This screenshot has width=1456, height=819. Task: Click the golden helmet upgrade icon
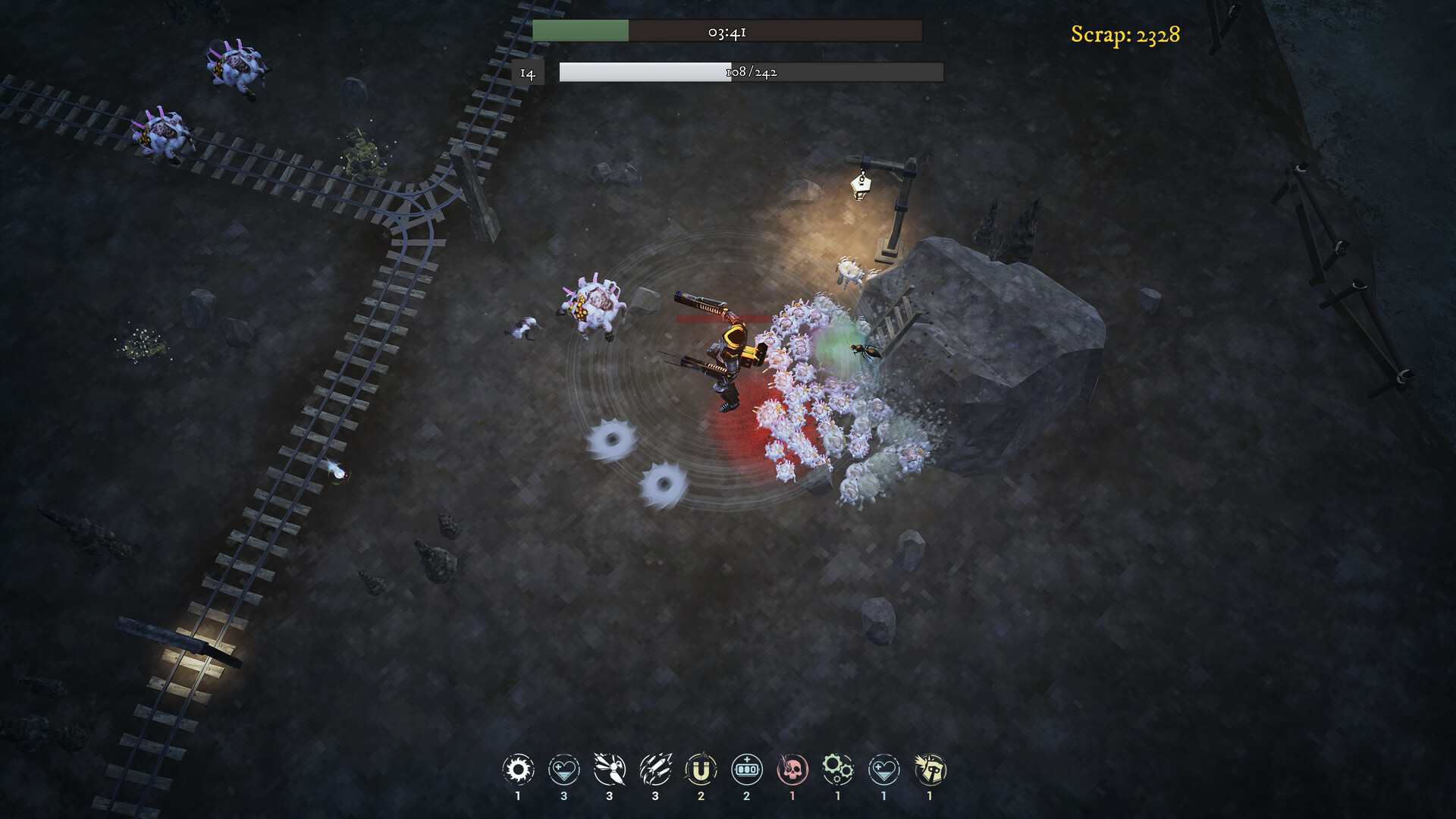[928, 769]
